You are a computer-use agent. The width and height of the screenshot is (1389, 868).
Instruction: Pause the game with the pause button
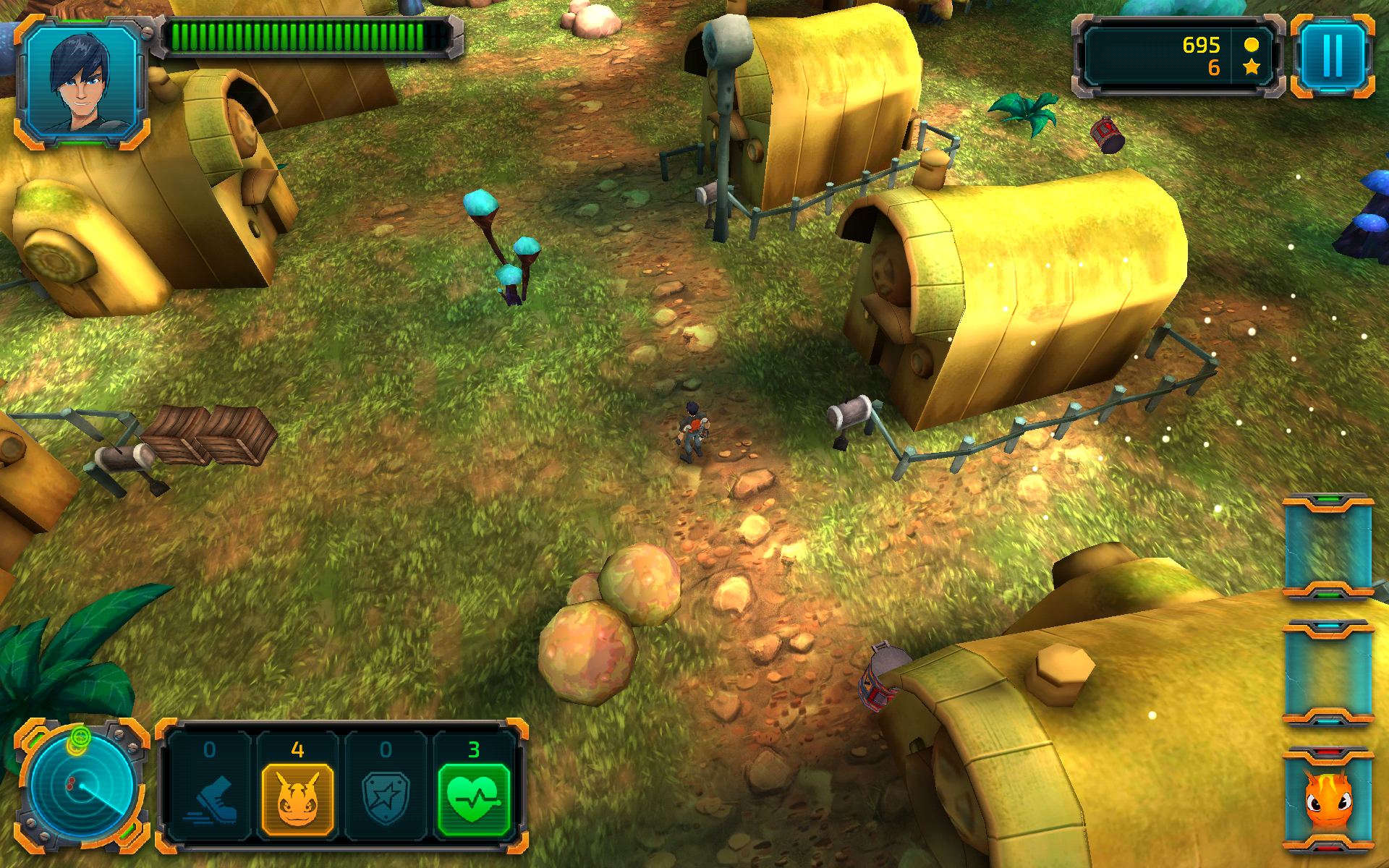click(1332, 56)
